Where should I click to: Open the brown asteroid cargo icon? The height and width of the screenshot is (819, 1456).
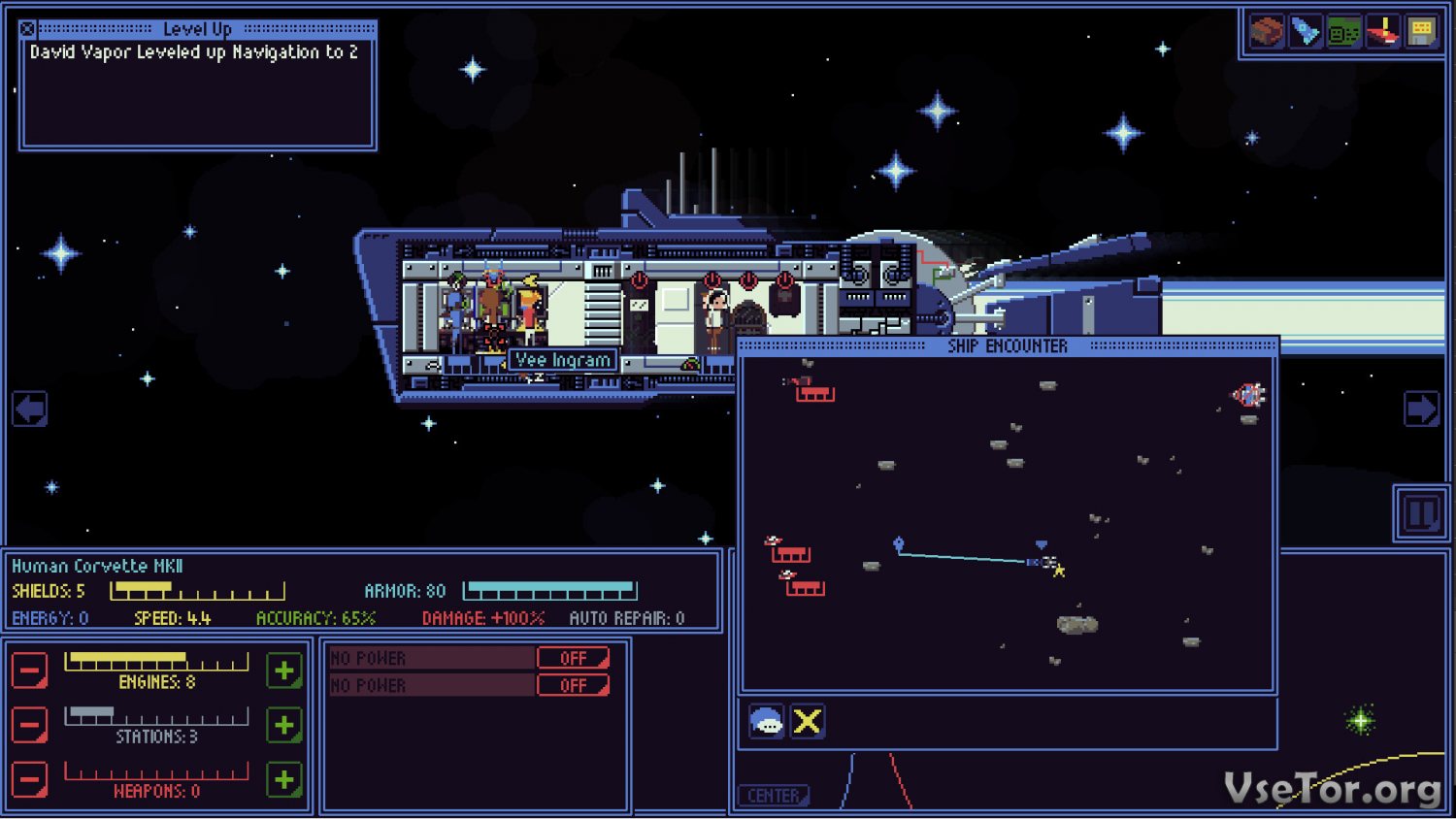[1267, 32]
